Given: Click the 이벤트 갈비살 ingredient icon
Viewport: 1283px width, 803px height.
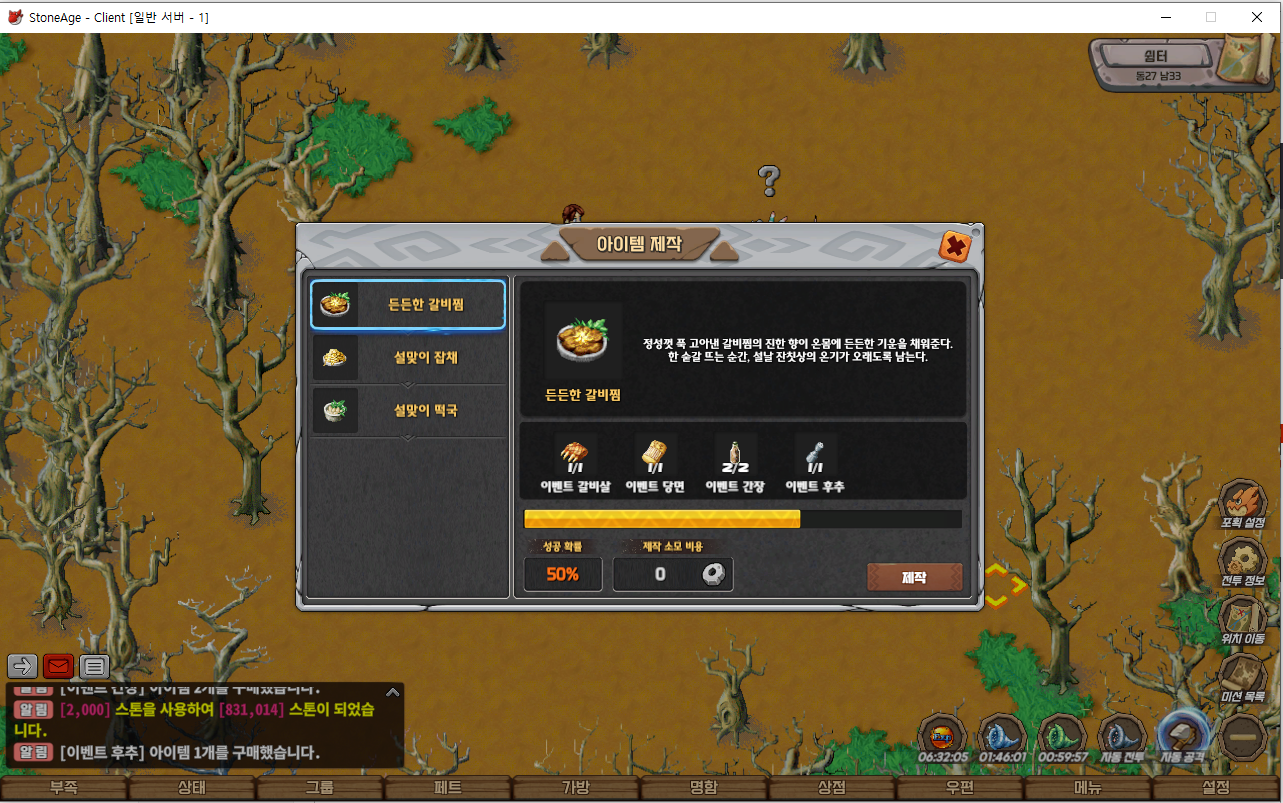Looking at the screenshot, I should click(x=576, y=456).
